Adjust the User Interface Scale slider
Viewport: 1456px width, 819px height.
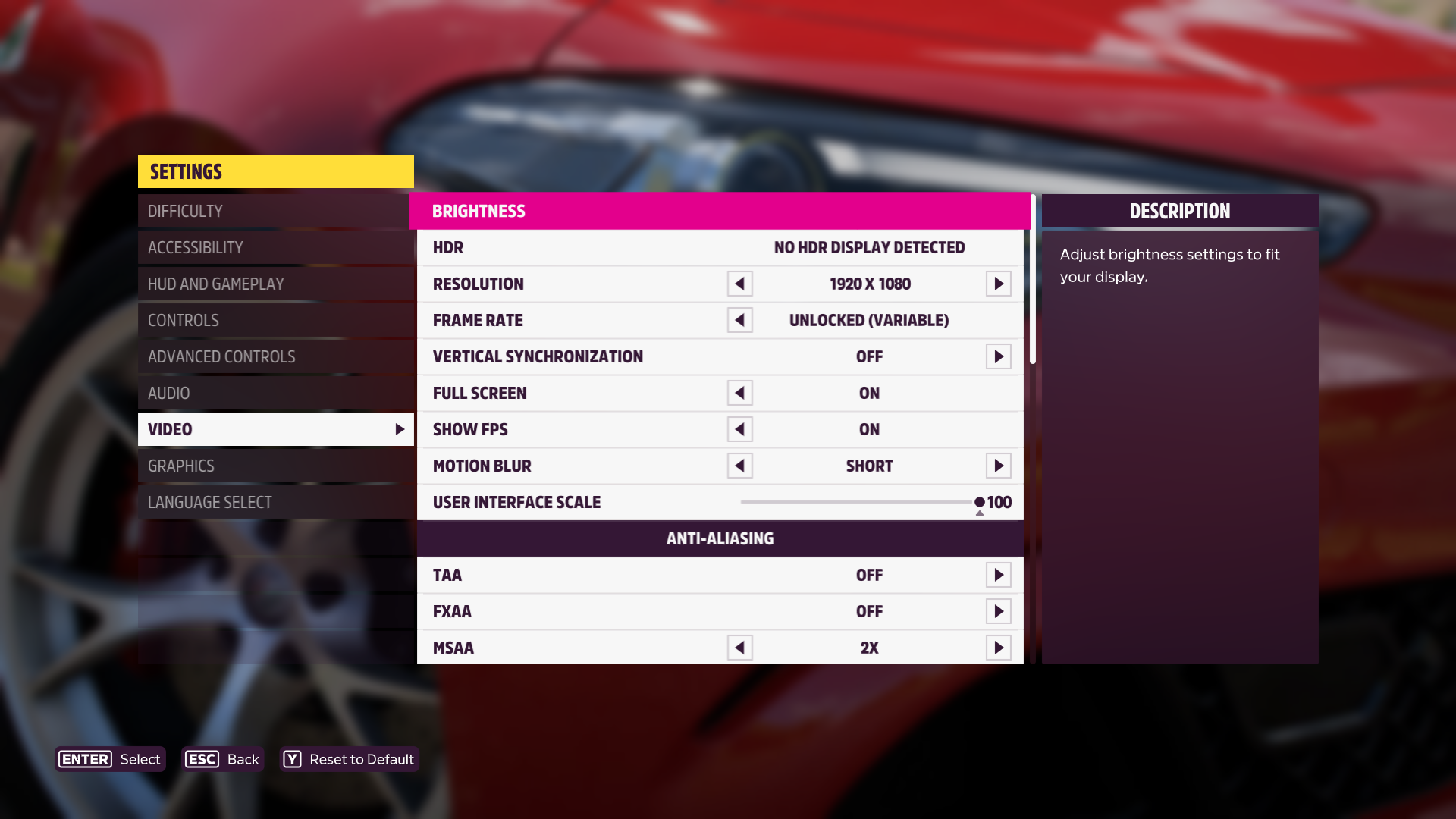[979, 502]
